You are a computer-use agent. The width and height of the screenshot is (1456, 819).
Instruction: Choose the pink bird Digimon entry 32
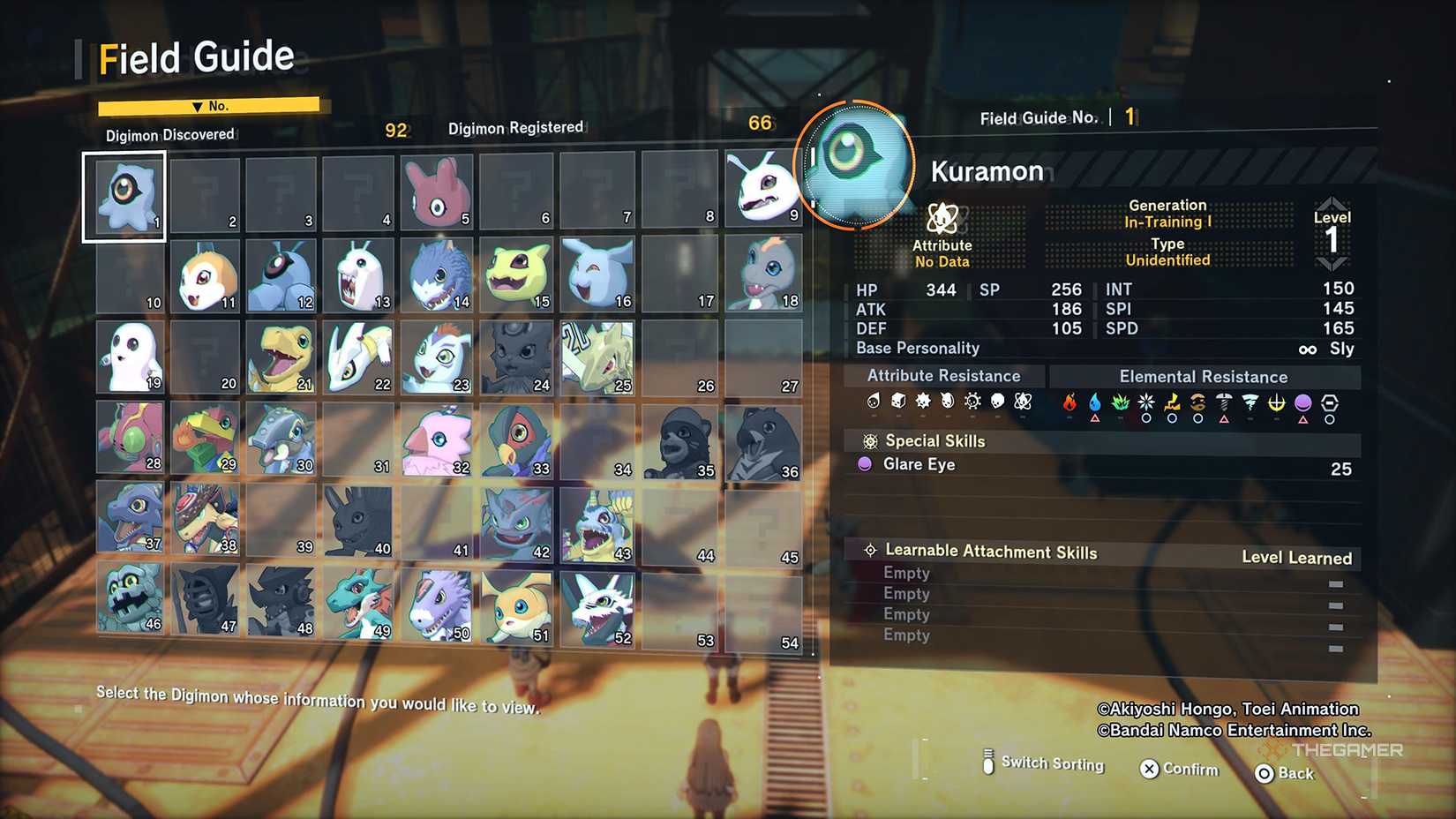(437, 441)
